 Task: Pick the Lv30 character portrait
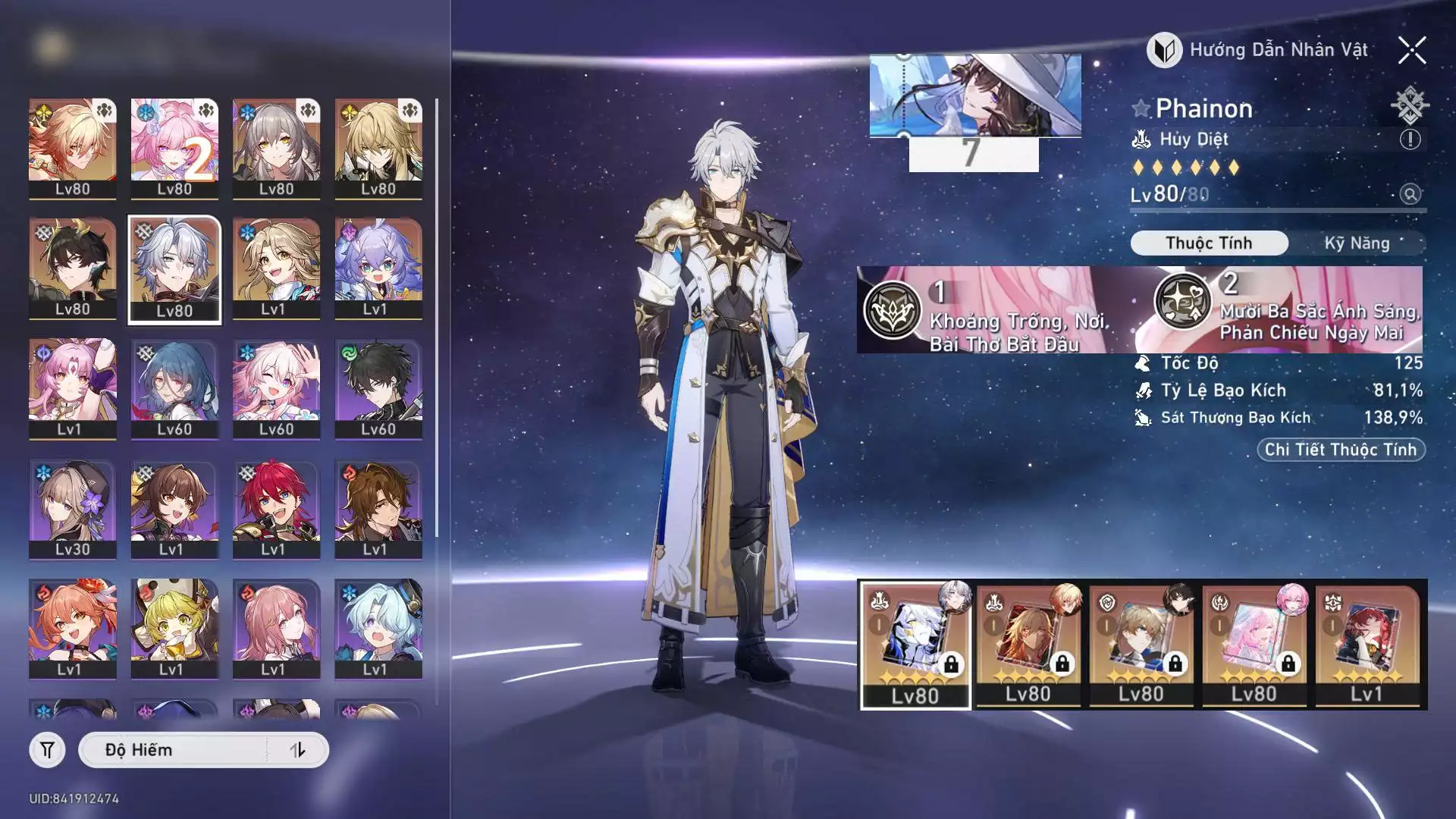tap(73, 508)
